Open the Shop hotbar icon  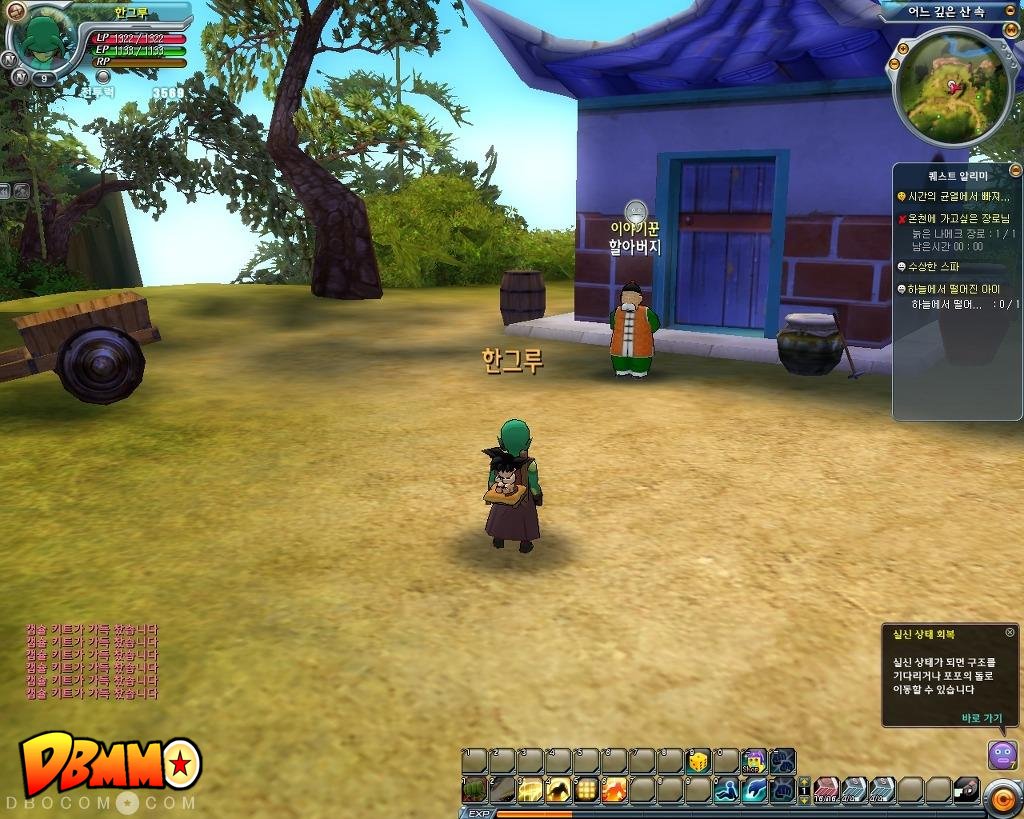click(754, 761)
